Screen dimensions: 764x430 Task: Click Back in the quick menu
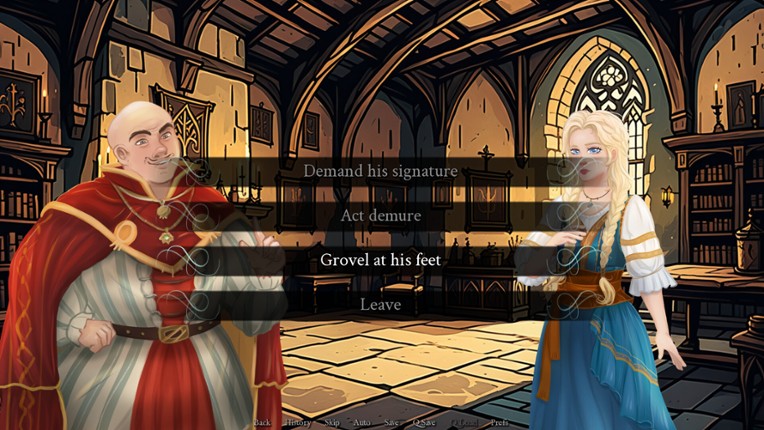coord(262,423)
